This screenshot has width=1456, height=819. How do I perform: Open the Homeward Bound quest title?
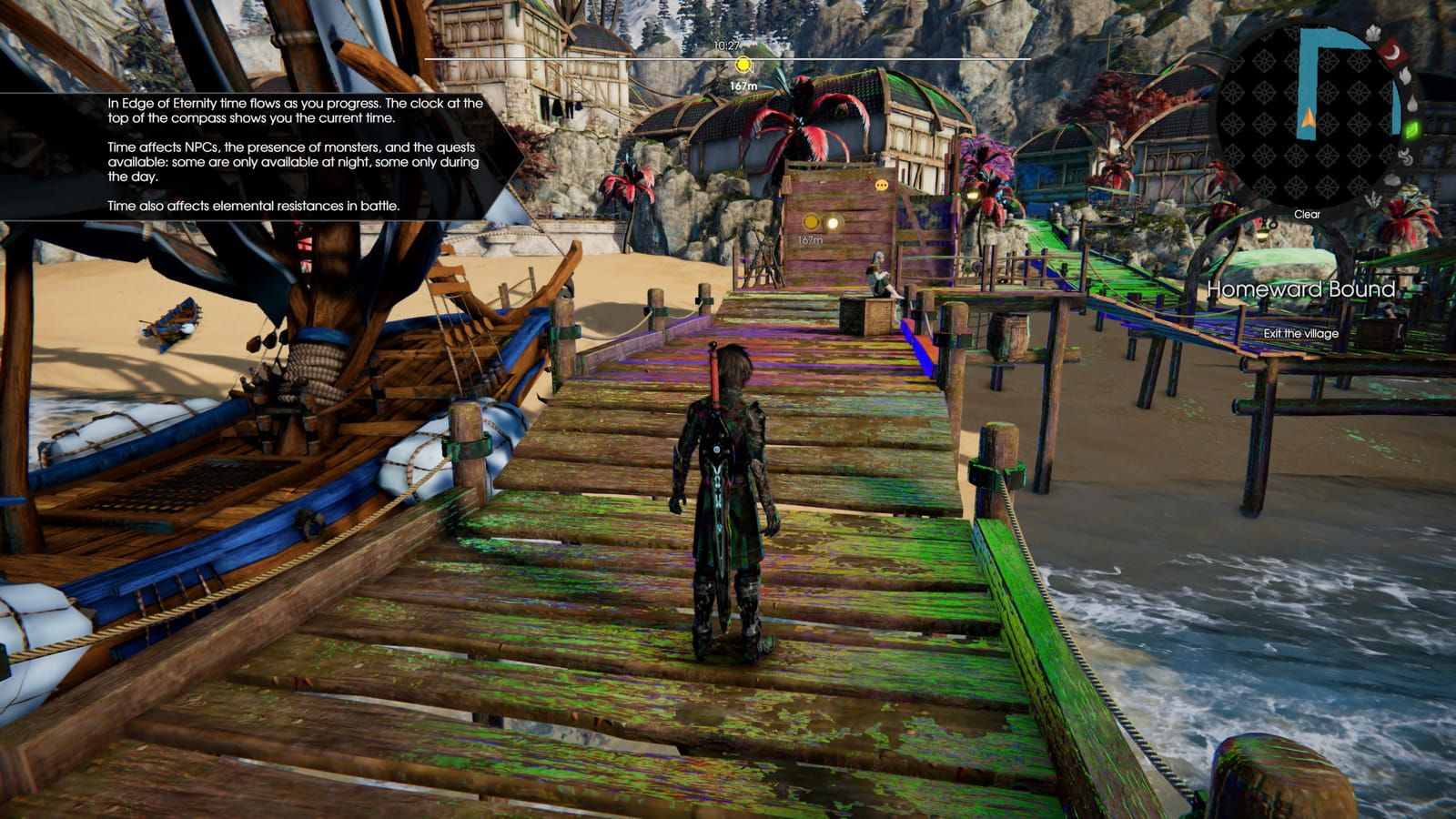tap(1301, 290)
